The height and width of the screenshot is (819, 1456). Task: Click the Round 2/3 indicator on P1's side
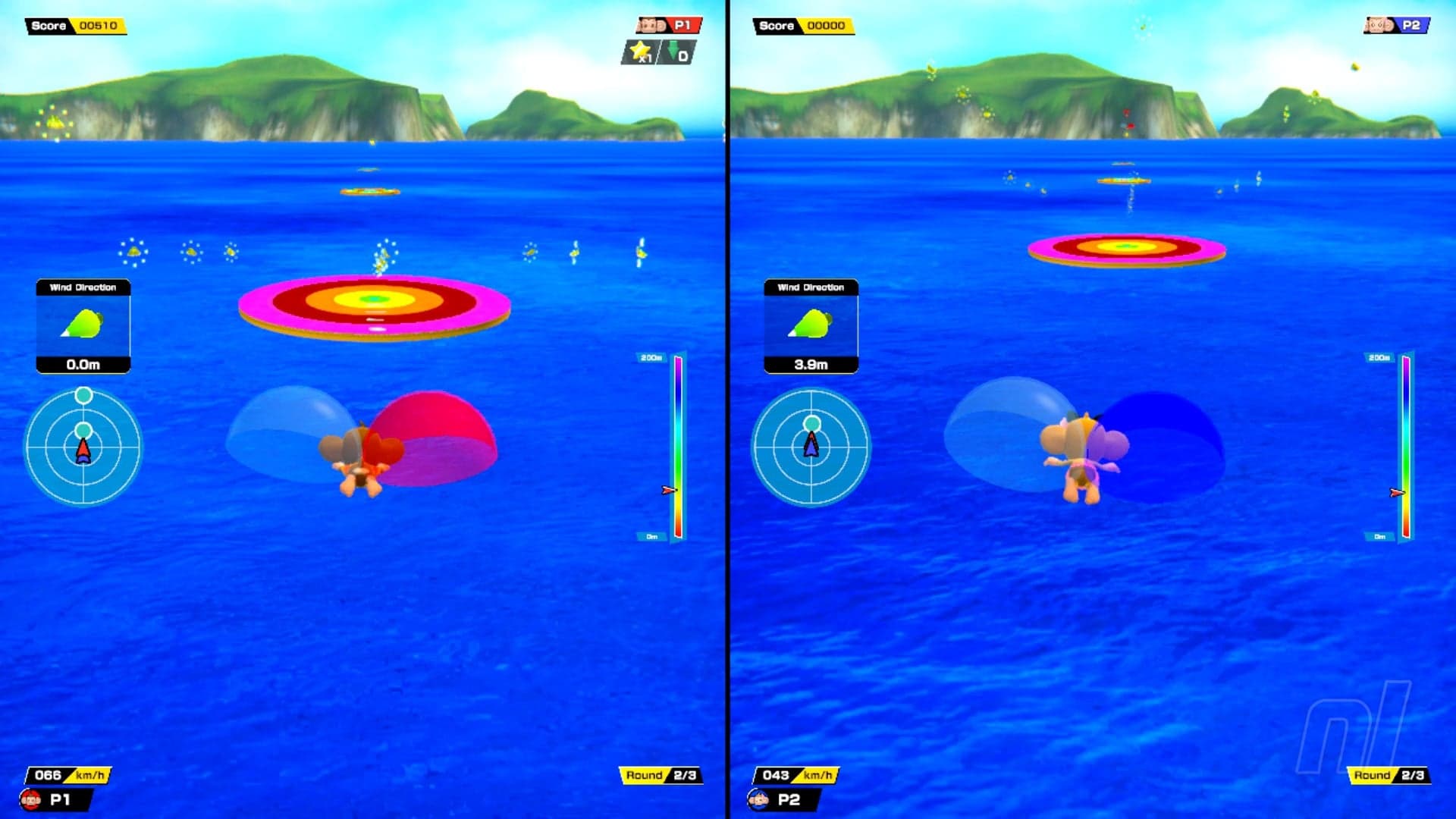(661, 775)
